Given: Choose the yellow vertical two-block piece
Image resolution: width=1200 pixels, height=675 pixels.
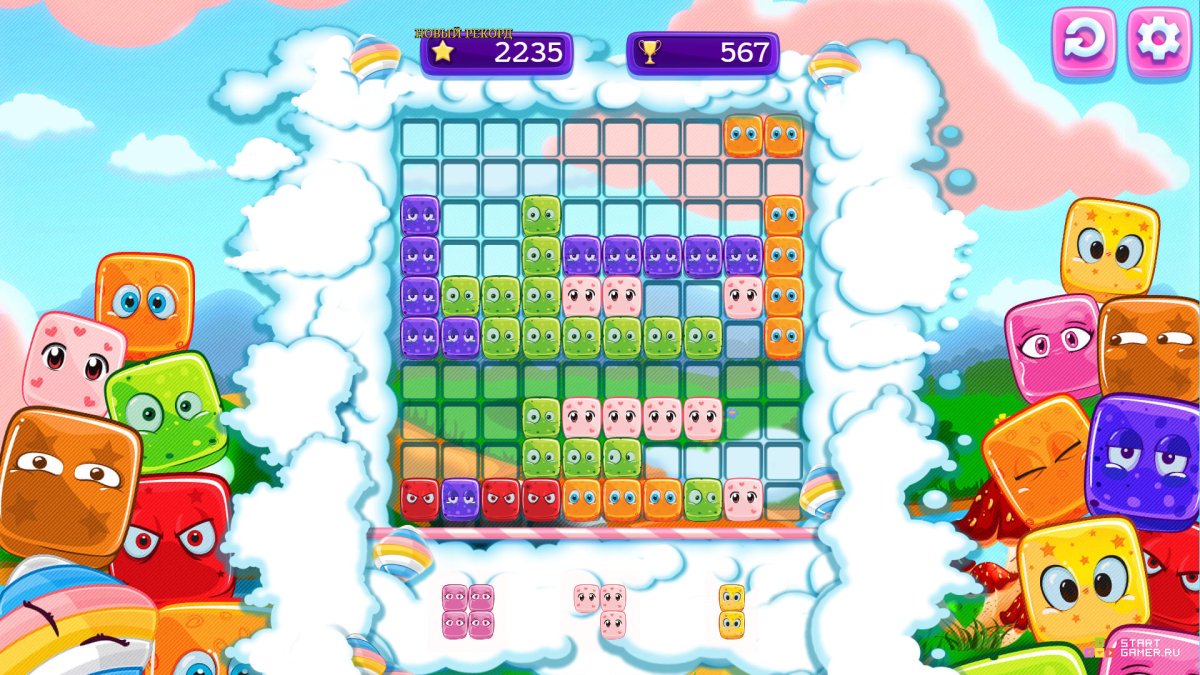Looking at the screenshot, I should tap(732, 611).
